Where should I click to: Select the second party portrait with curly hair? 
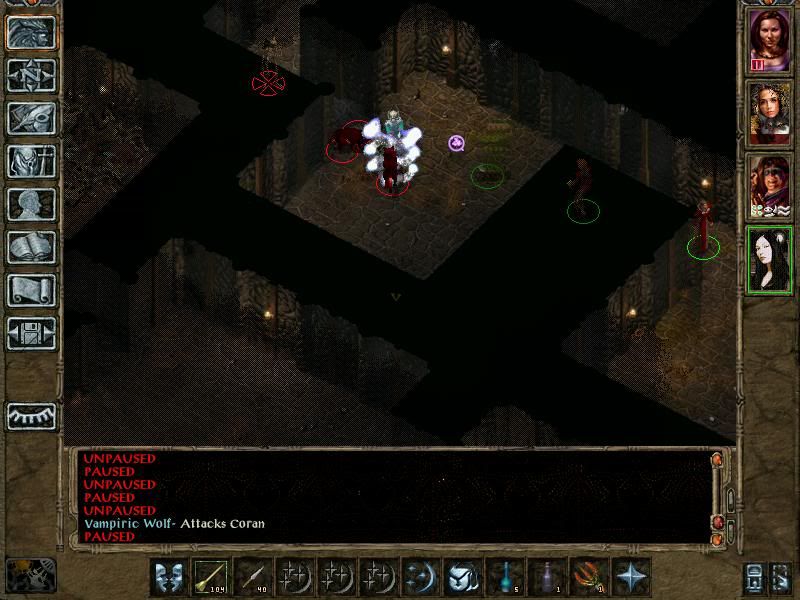(x=768, y=111)
